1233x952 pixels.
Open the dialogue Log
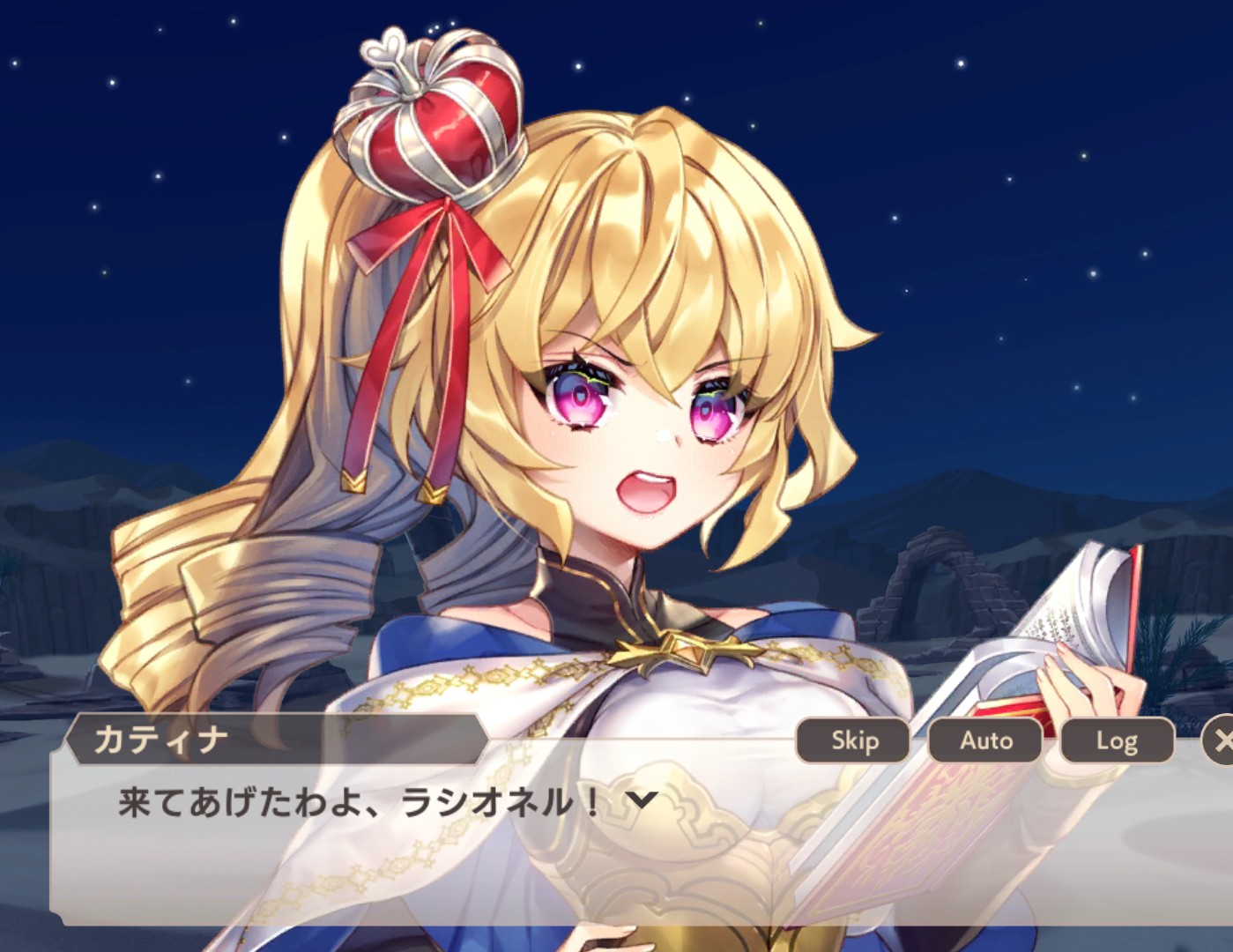point(1117,740)
